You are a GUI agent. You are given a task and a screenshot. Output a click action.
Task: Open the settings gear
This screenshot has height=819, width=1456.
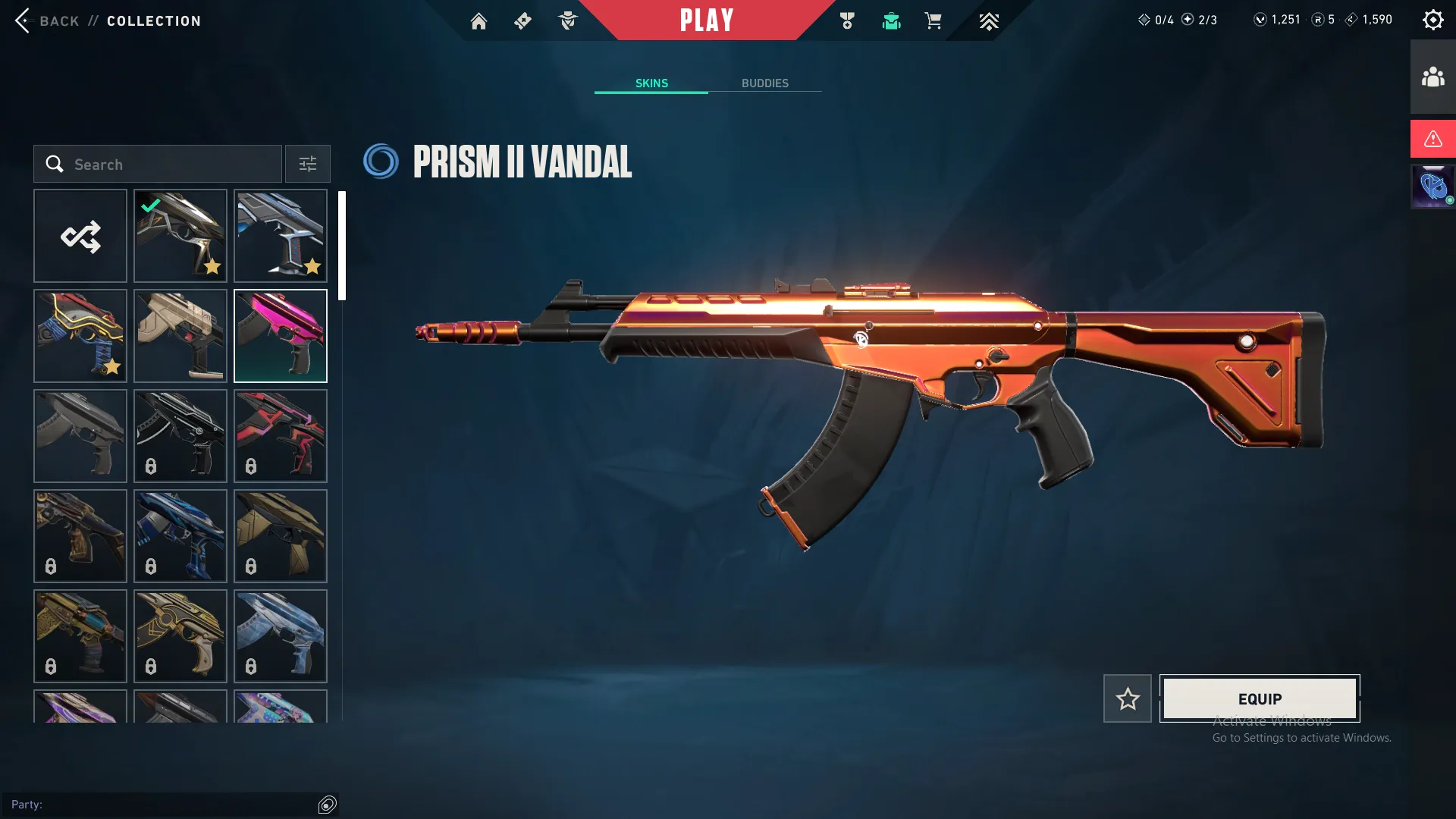pyautogui.click(x=1432, y=19)
